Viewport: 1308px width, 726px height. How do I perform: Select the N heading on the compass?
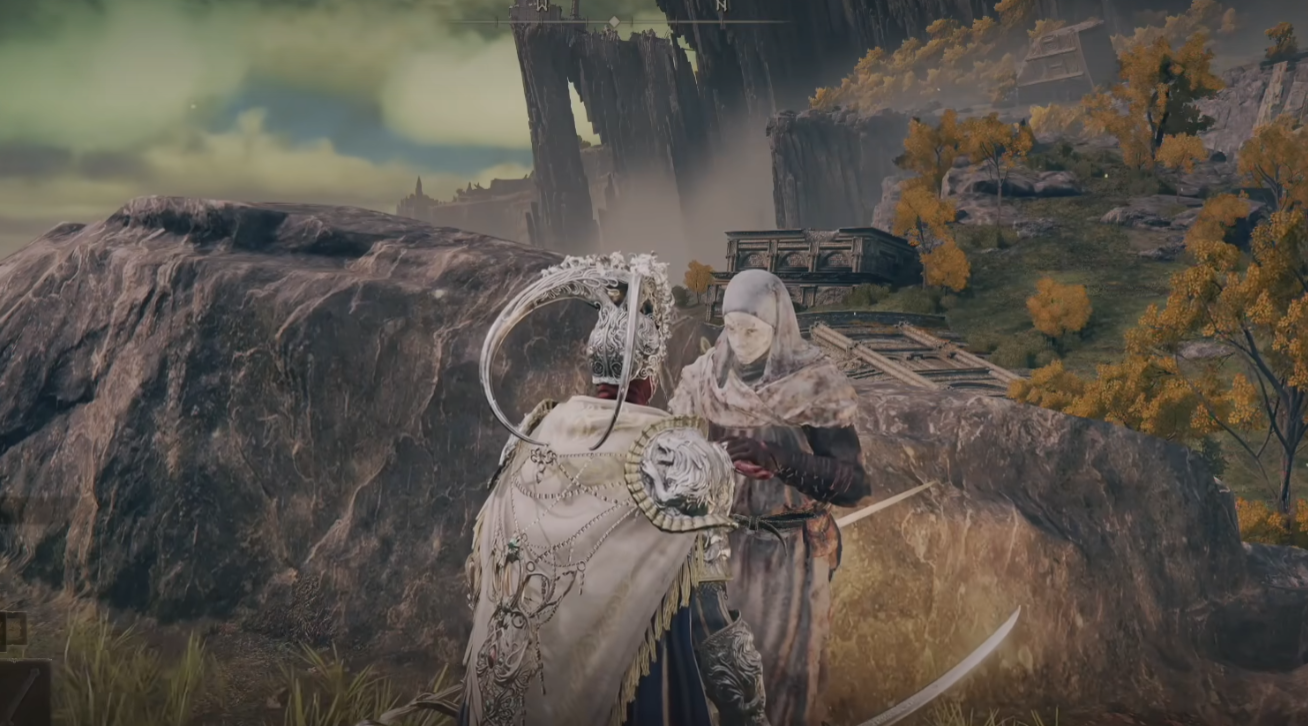point(721,6)
